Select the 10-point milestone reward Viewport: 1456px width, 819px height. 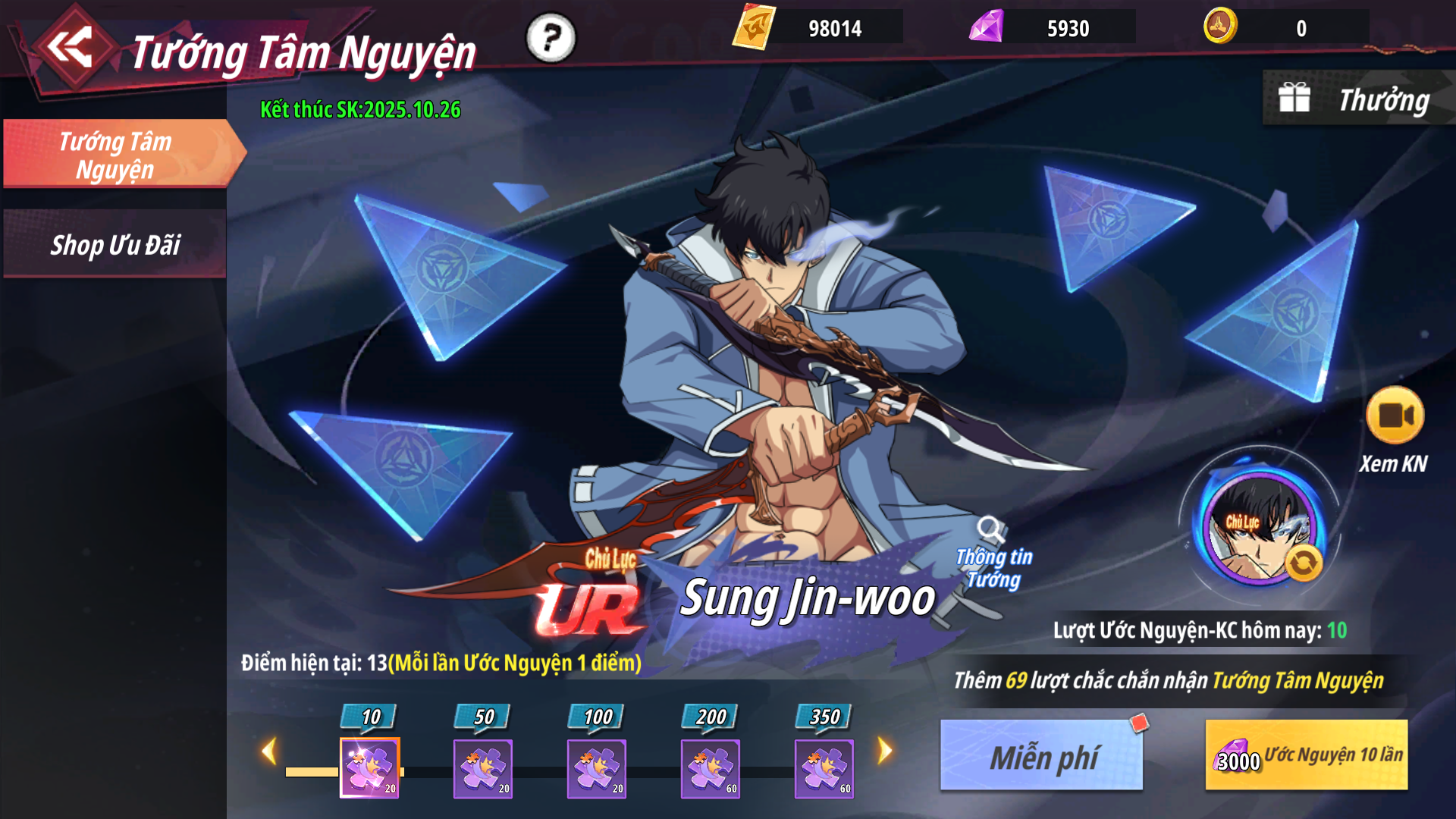pyautogui.click(x=369, y=767)
